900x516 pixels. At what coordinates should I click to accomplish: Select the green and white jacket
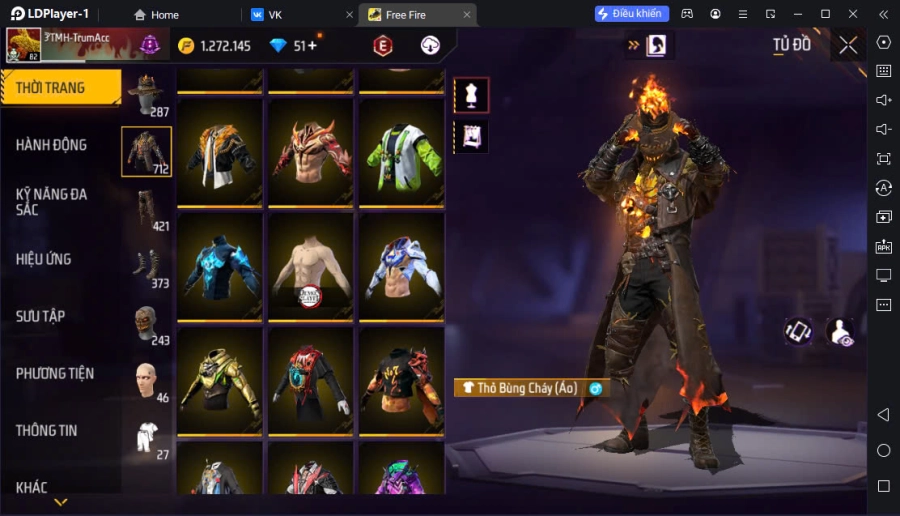[401, 153]
